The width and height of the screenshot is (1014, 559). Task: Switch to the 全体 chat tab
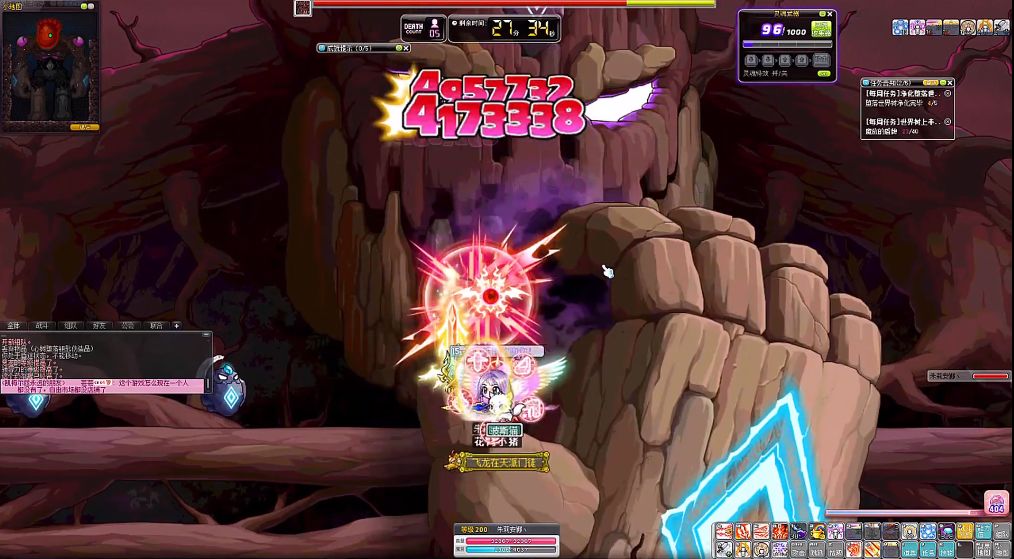click(x=14, y=325)
